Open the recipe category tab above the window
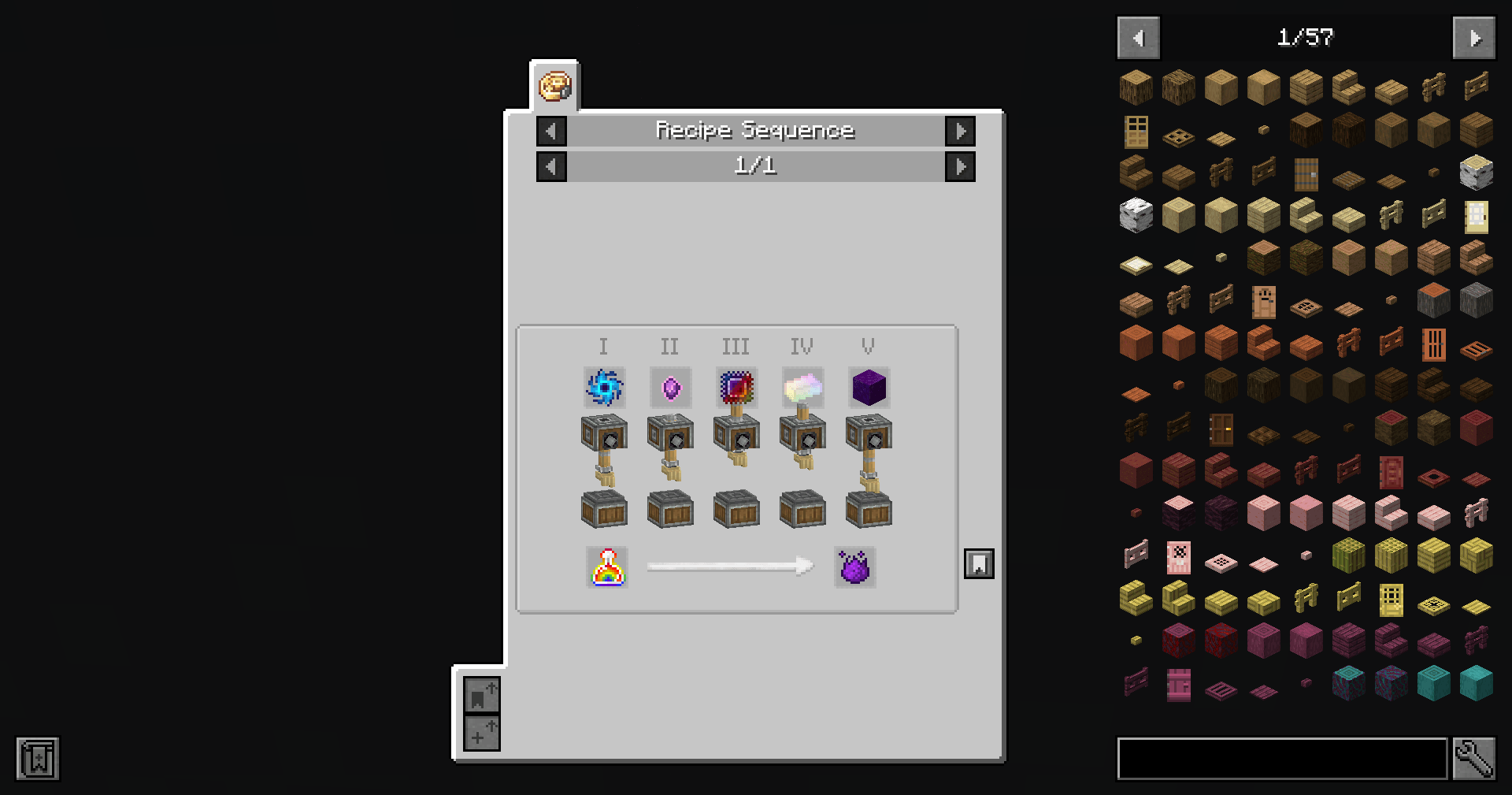The width and height of the screenshot is (1512, 795). 554,87
